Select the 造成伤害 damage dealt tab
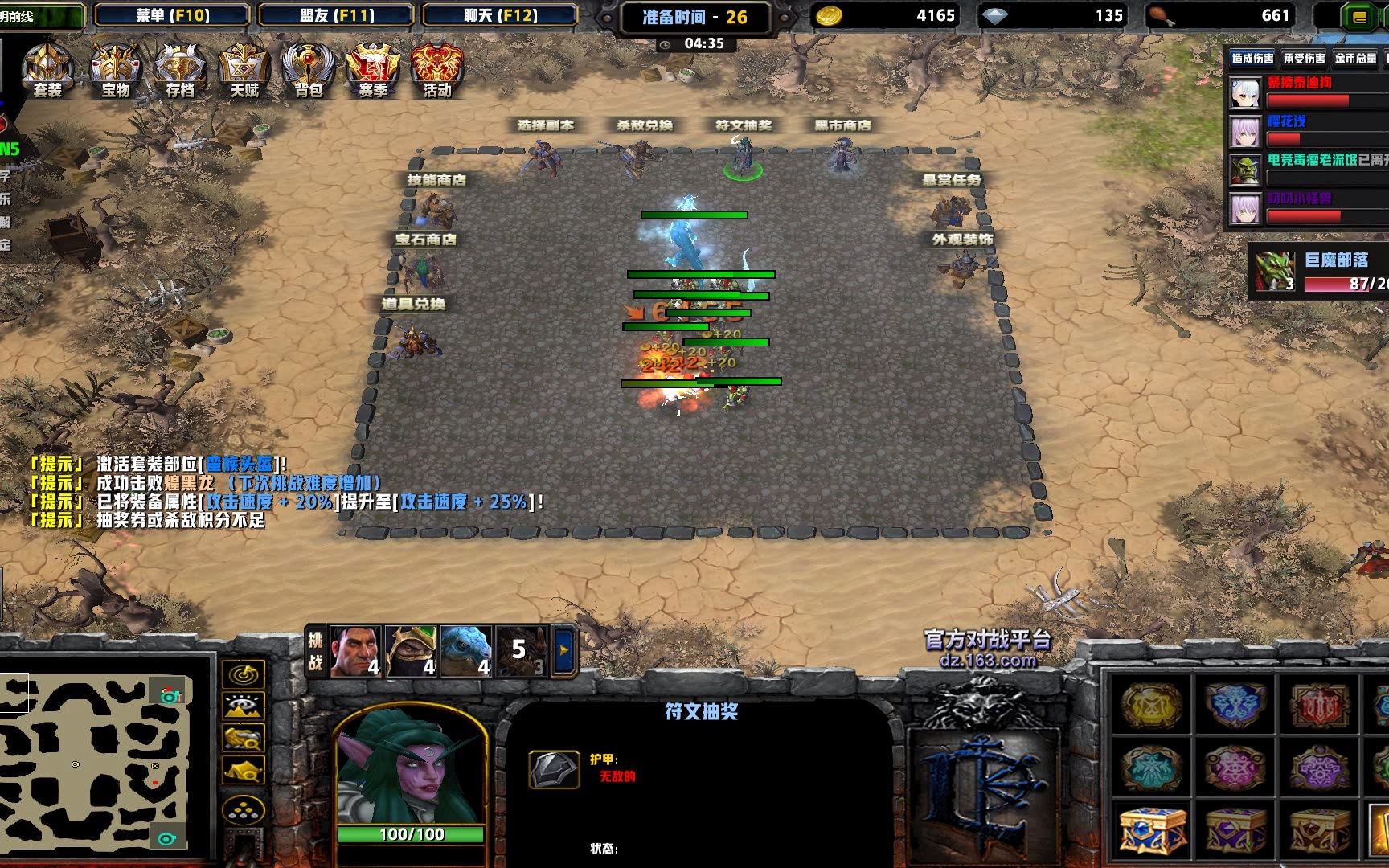This screenshot has width=1389, height=868. tap(1252, 58)
